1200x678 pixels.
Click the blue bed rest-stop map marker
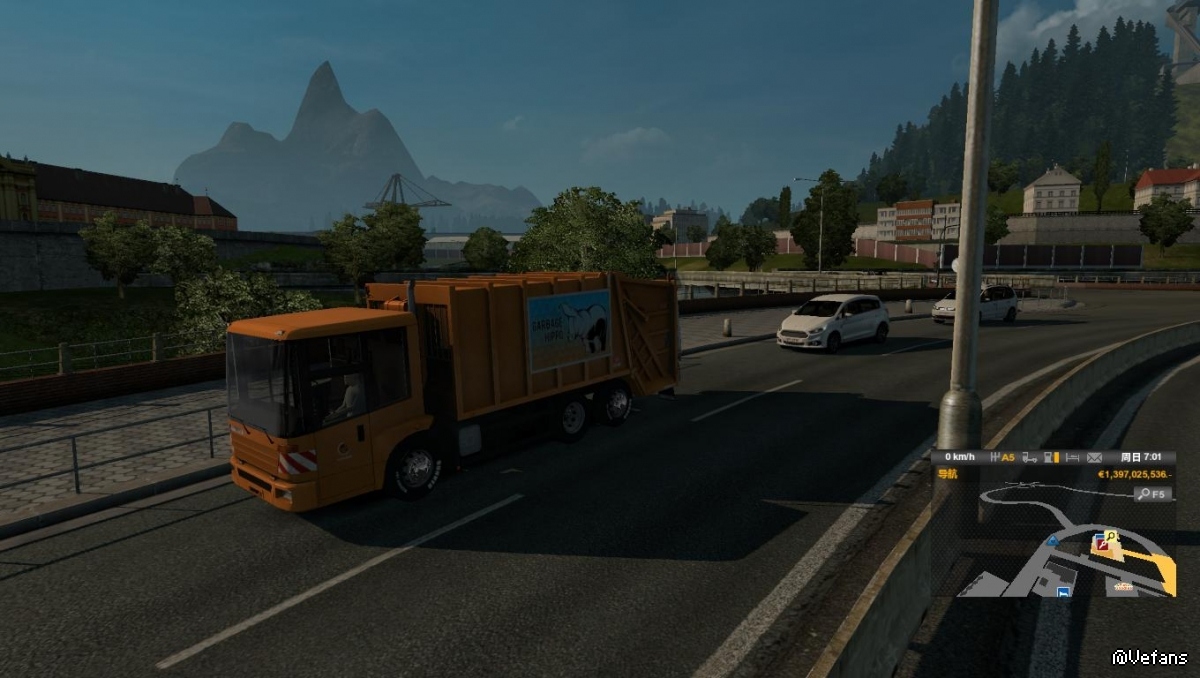pyautogui.click(x=1064, y=591)
